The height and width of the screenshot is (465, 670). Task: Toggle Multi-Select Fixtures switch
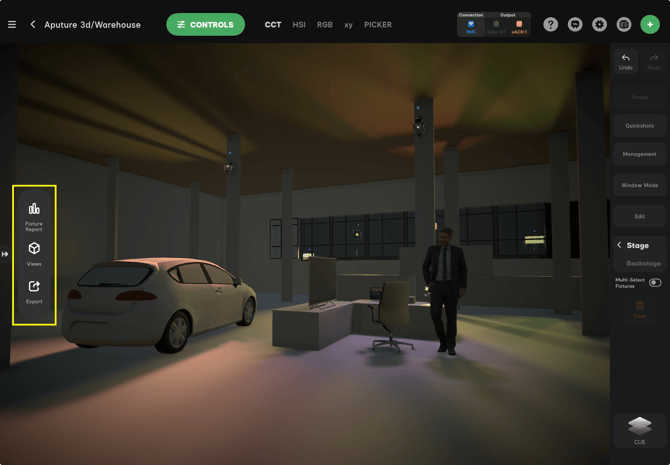655,283
